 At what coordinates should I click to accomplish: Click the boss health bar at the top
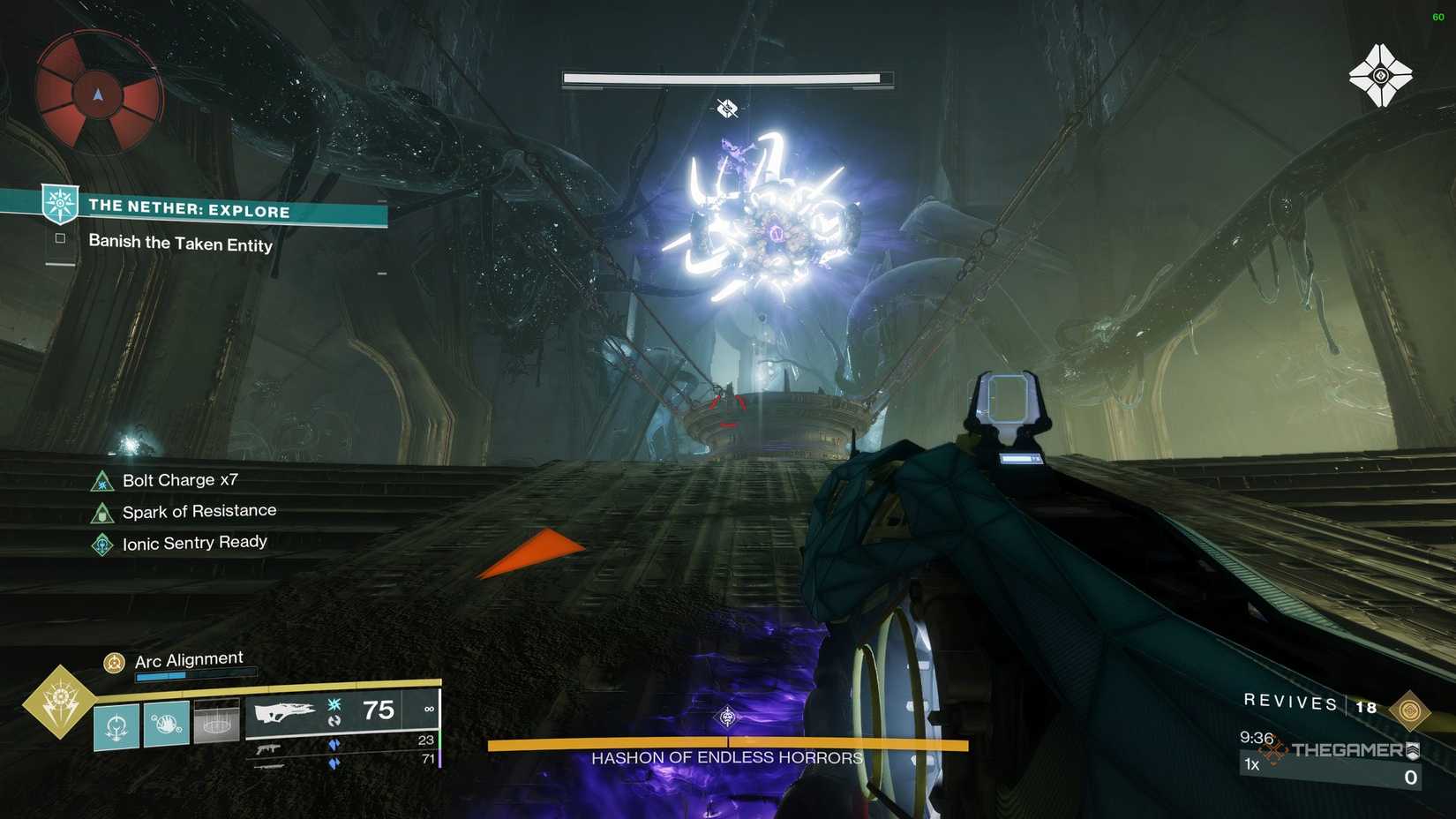pos(727,79)
